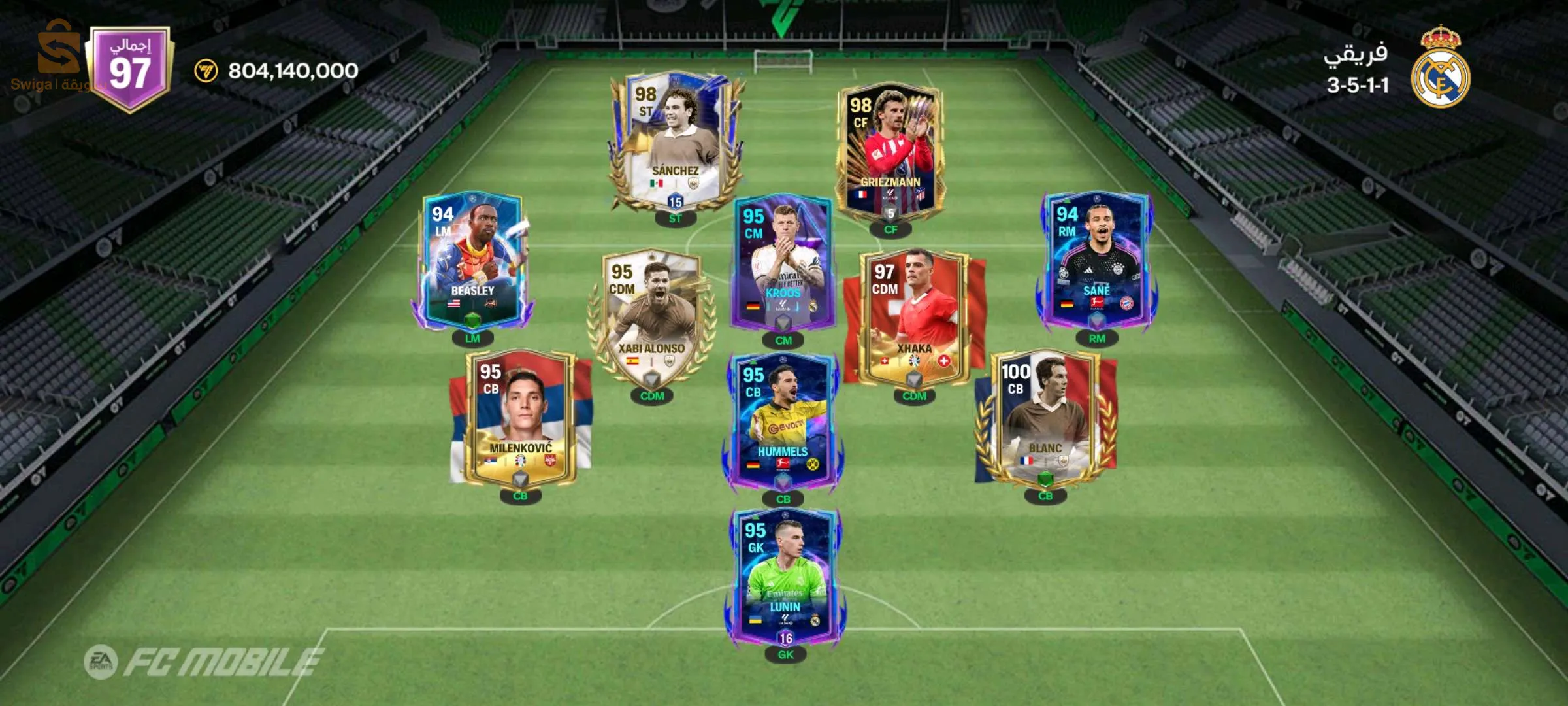
Task: Choose the Beasley 94 LM card
Action: click(472, 260)
